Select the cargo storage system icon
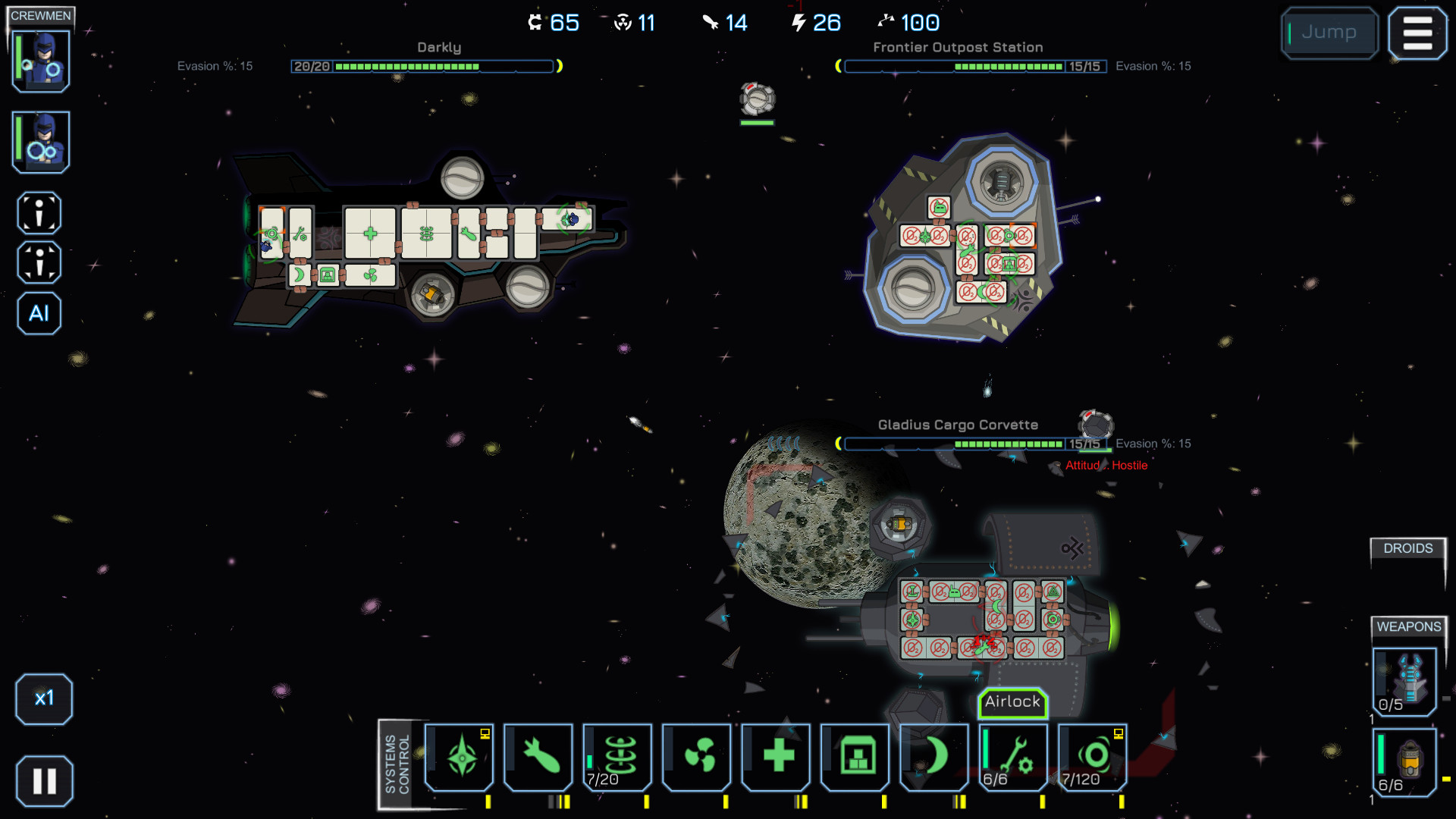Image resolution: width=1456 pixels, height=819 pixels. pyautogui.click(x=855, y=756)
